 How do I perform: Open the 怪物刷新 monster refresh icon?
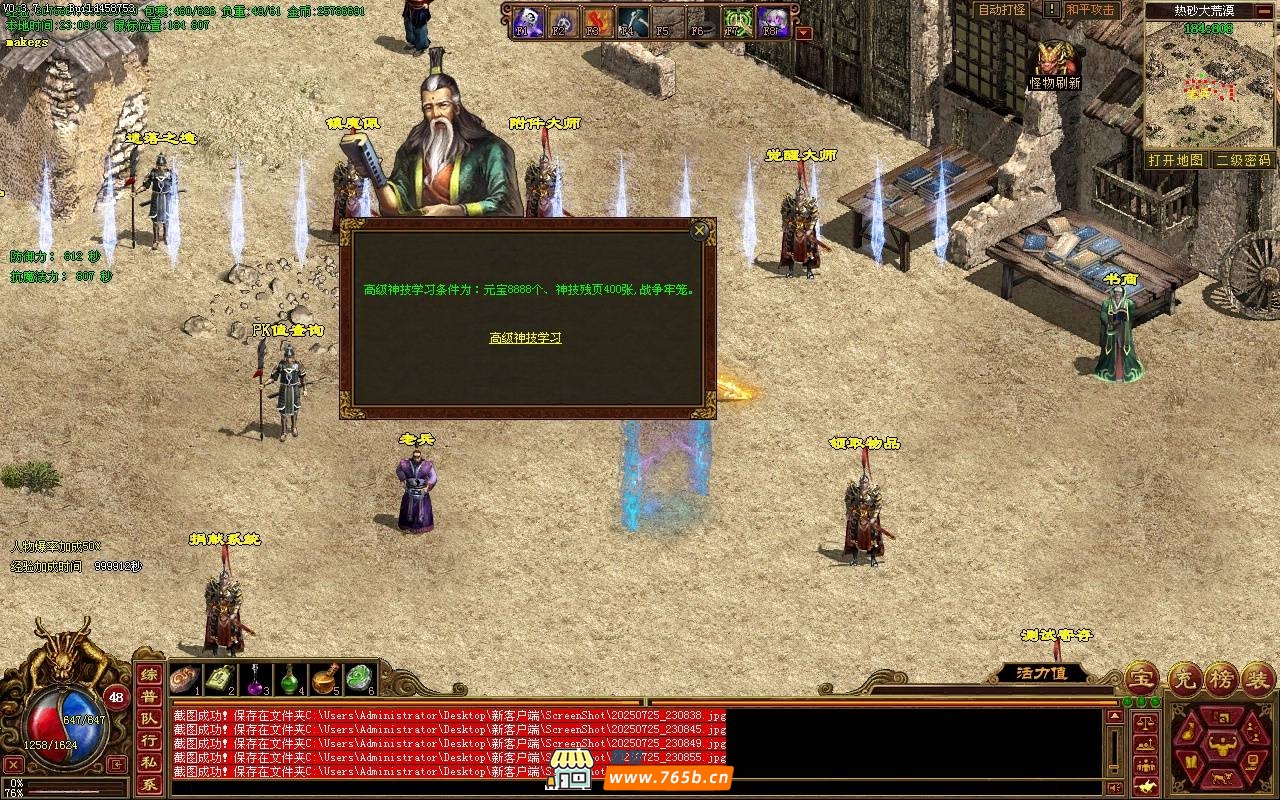pos(1056,62)
